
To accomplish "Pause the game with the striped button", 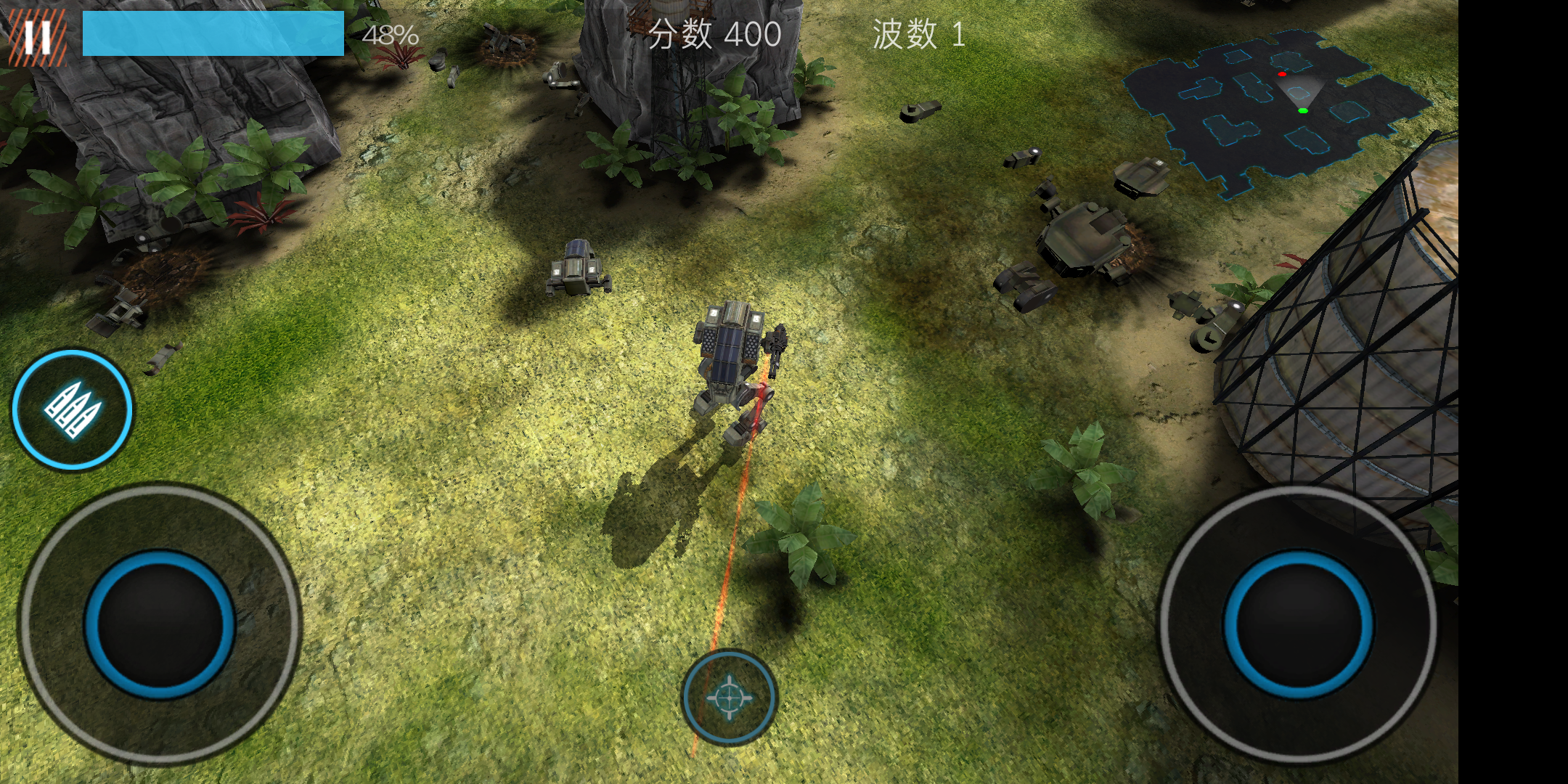I will pos(37,37).
